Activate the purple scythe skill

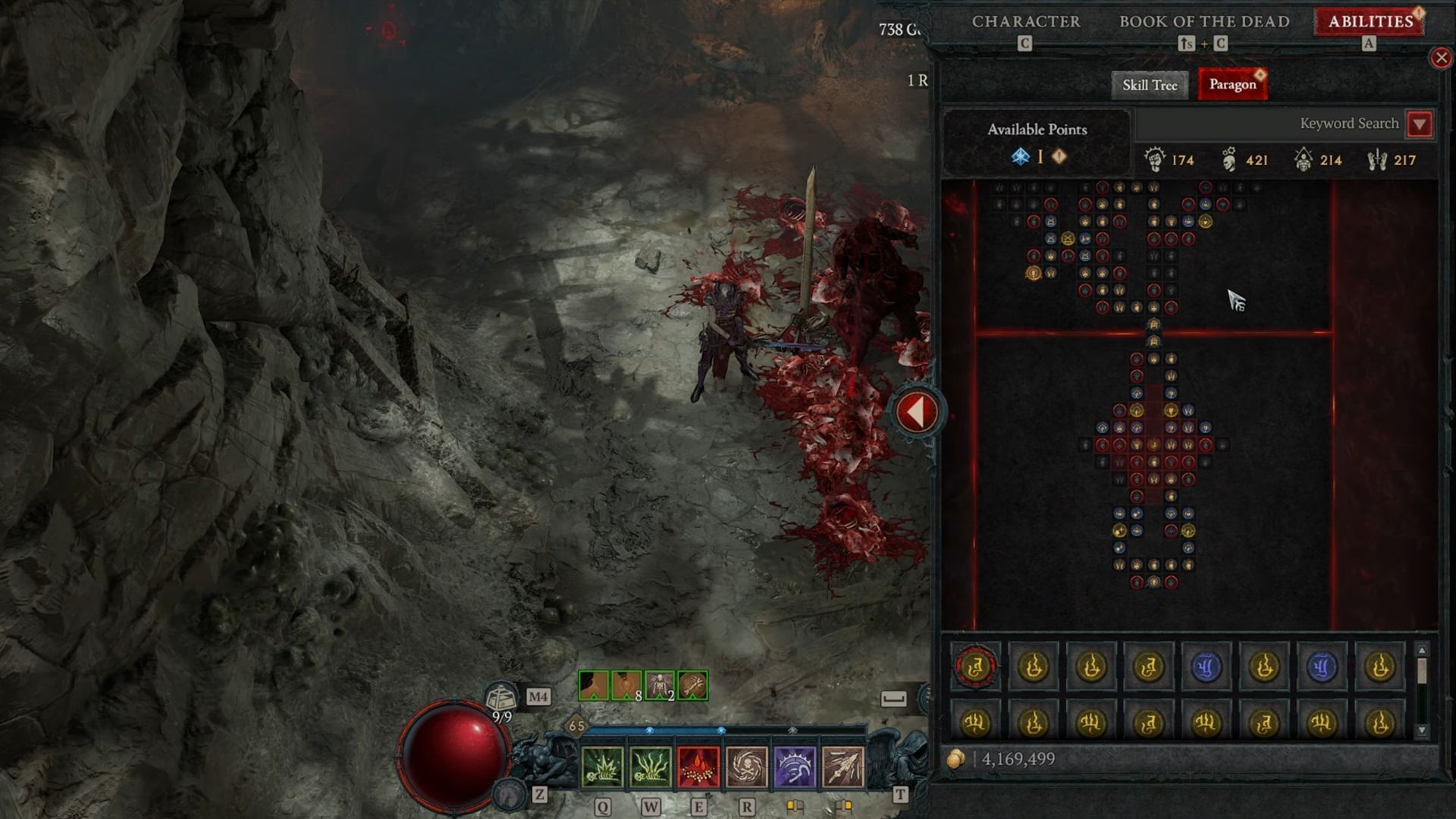tap(795, 767)
